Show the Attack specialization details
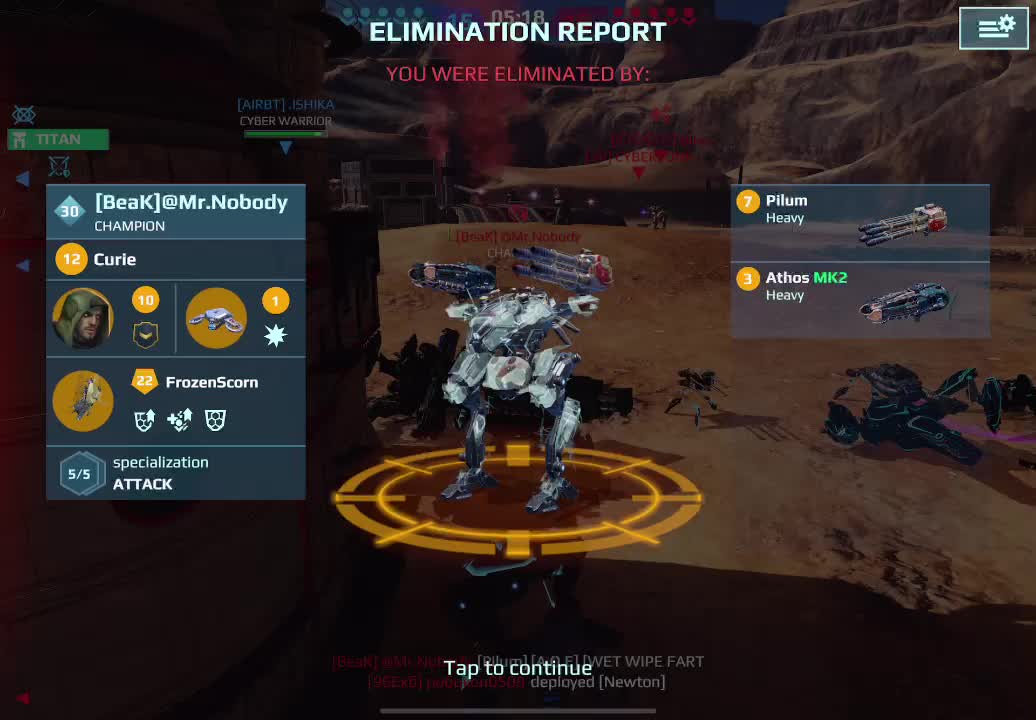 pos(176,473)
